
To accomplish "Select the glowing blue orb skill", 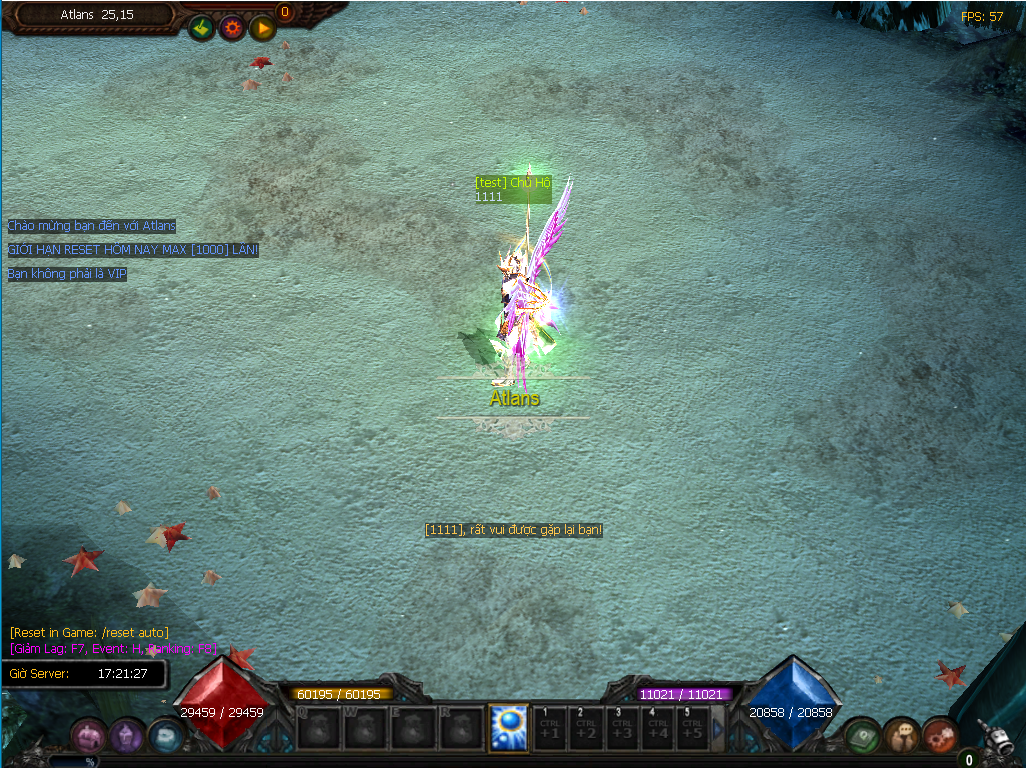I will coord(508,727).
